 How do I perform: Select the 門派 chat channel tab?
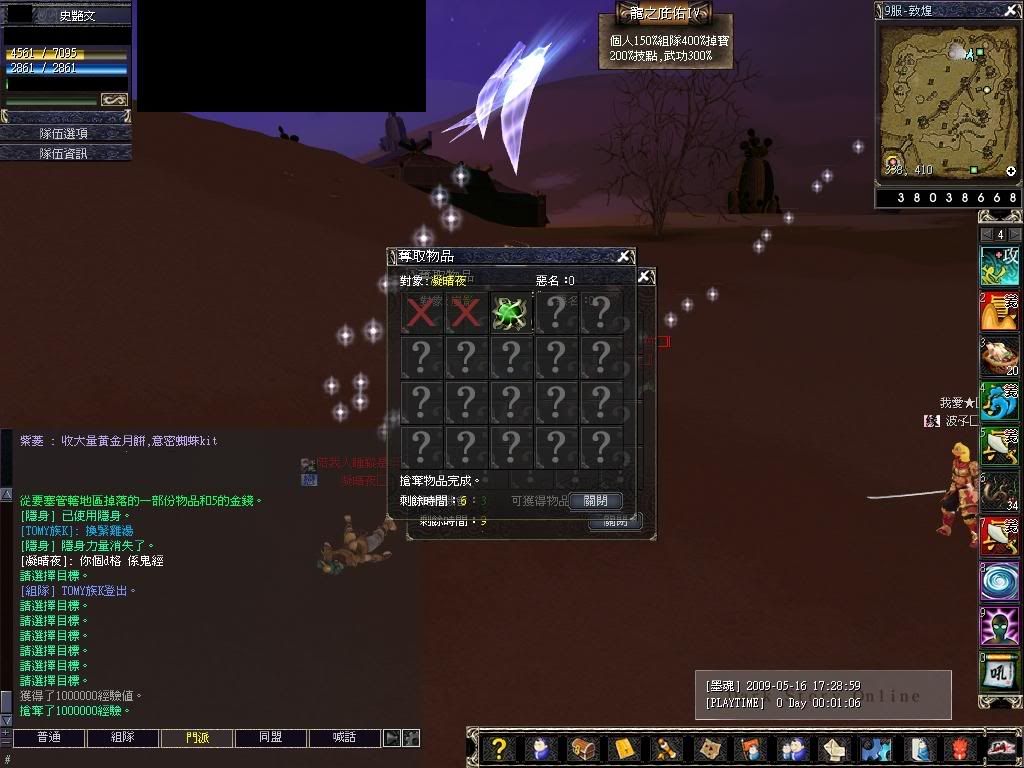197,738
